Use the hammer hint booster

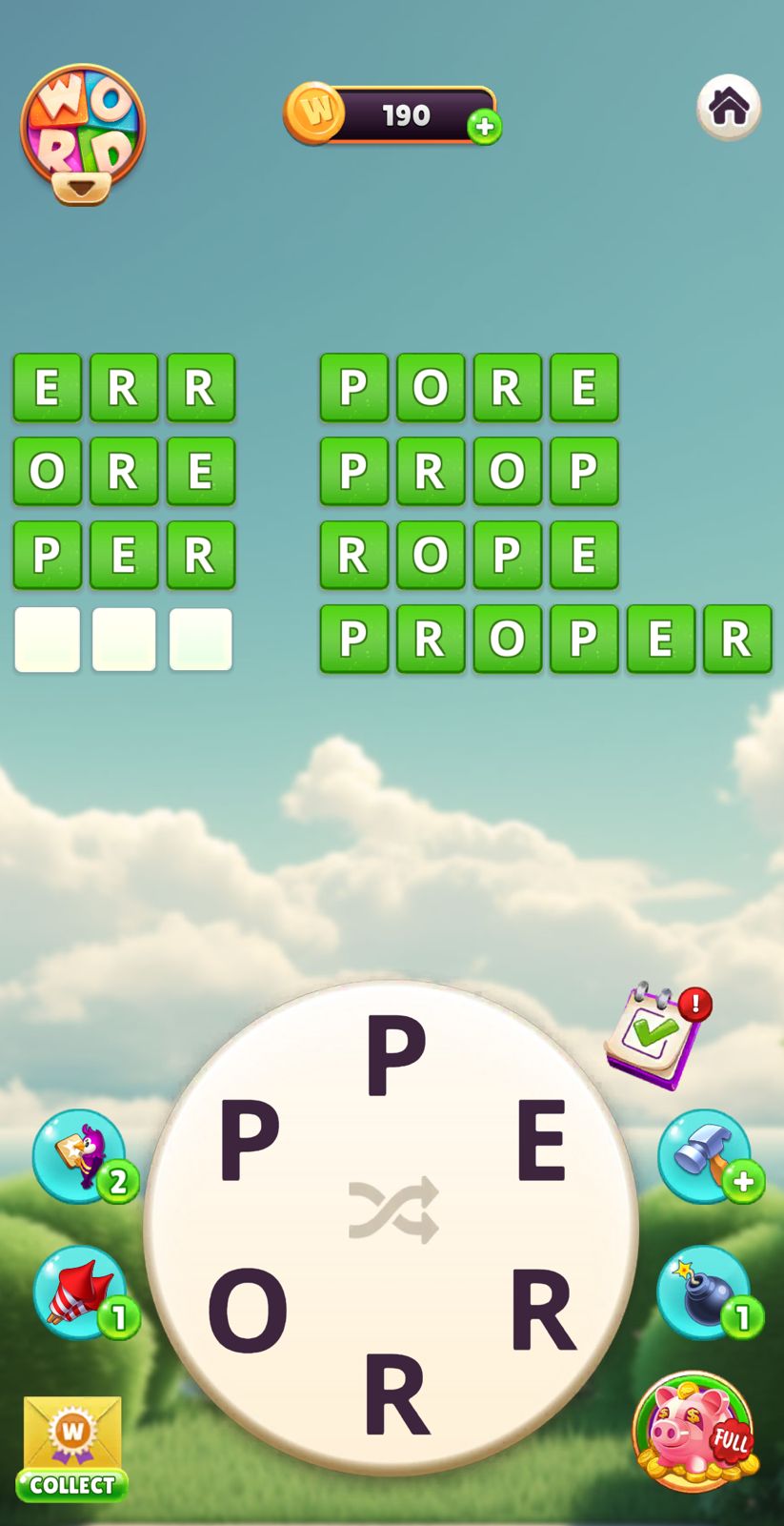(706, 1155)
